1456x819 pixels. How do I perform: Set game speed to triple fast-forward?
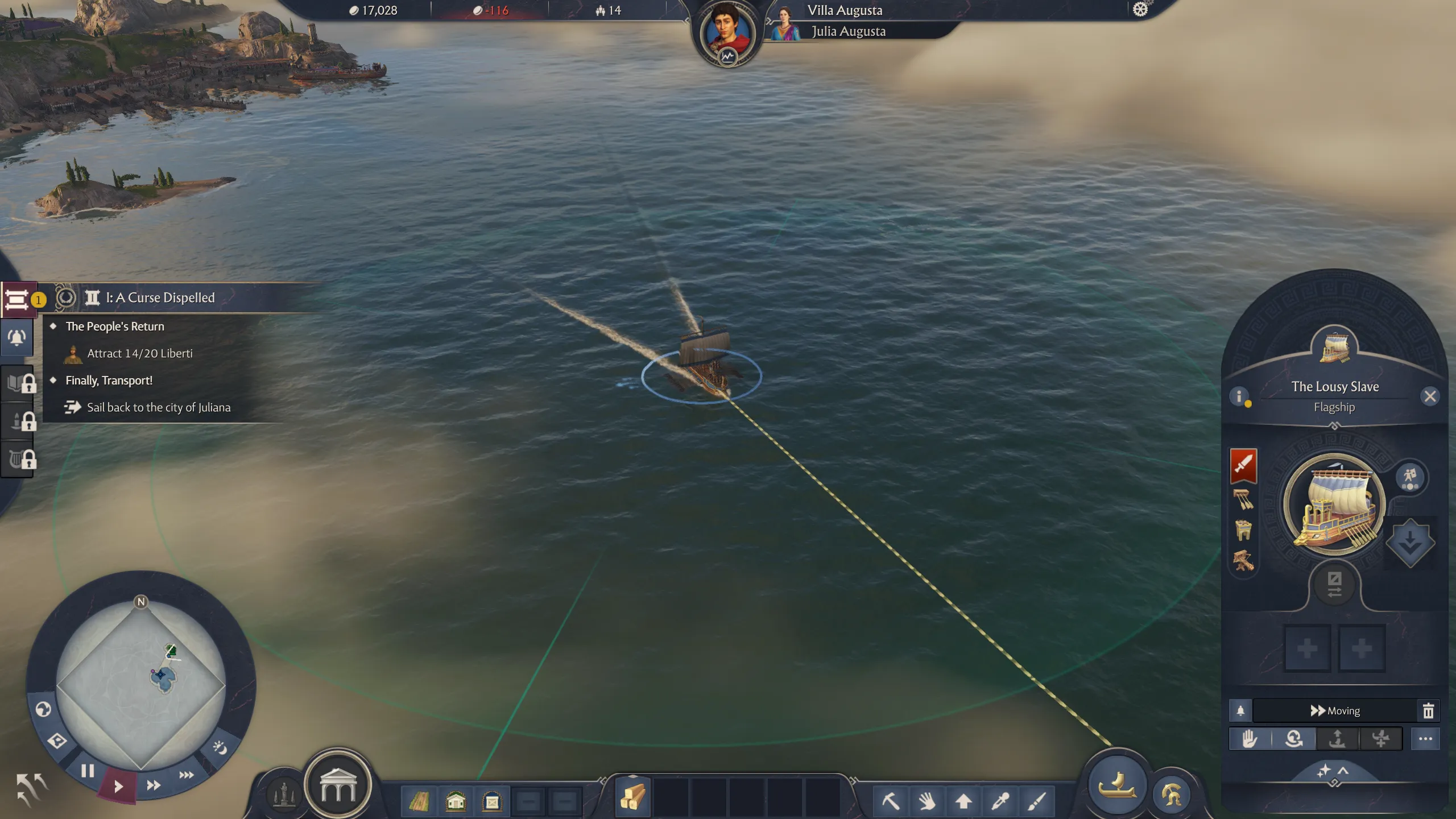[187, 775]
